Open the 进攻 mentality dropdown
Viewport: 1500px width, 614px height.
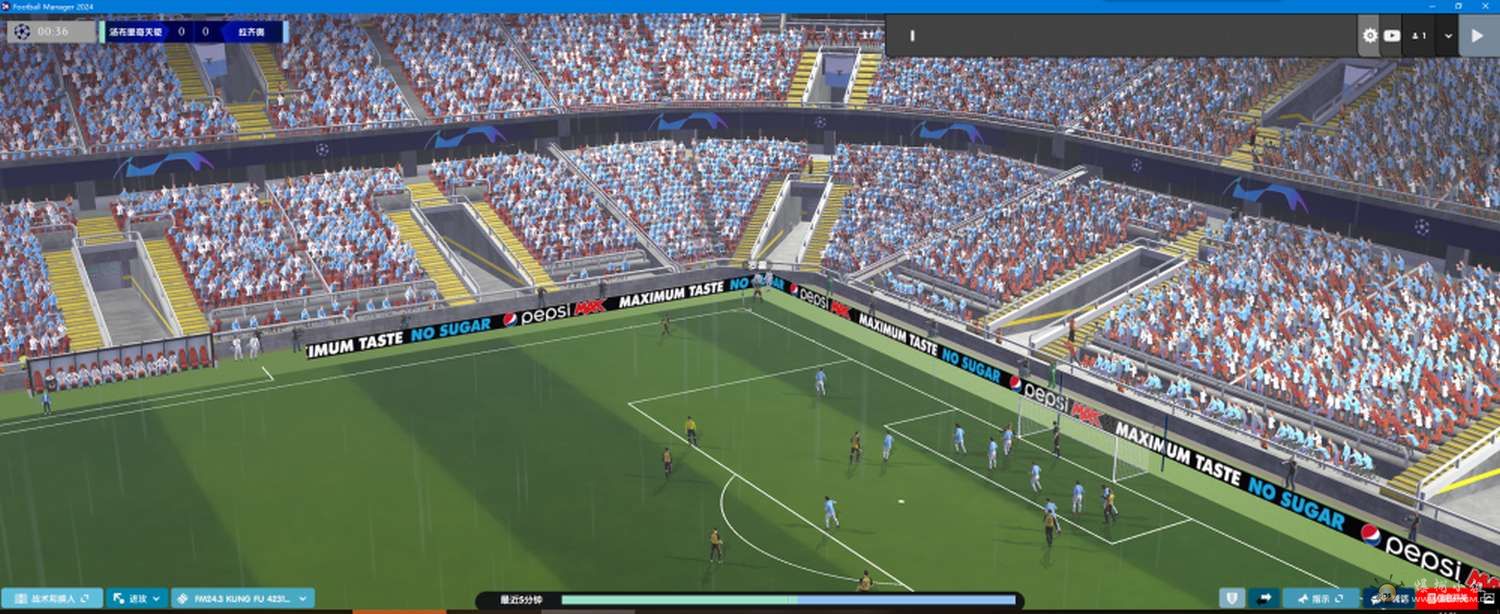pyautogui.click(x=136, y=599)
